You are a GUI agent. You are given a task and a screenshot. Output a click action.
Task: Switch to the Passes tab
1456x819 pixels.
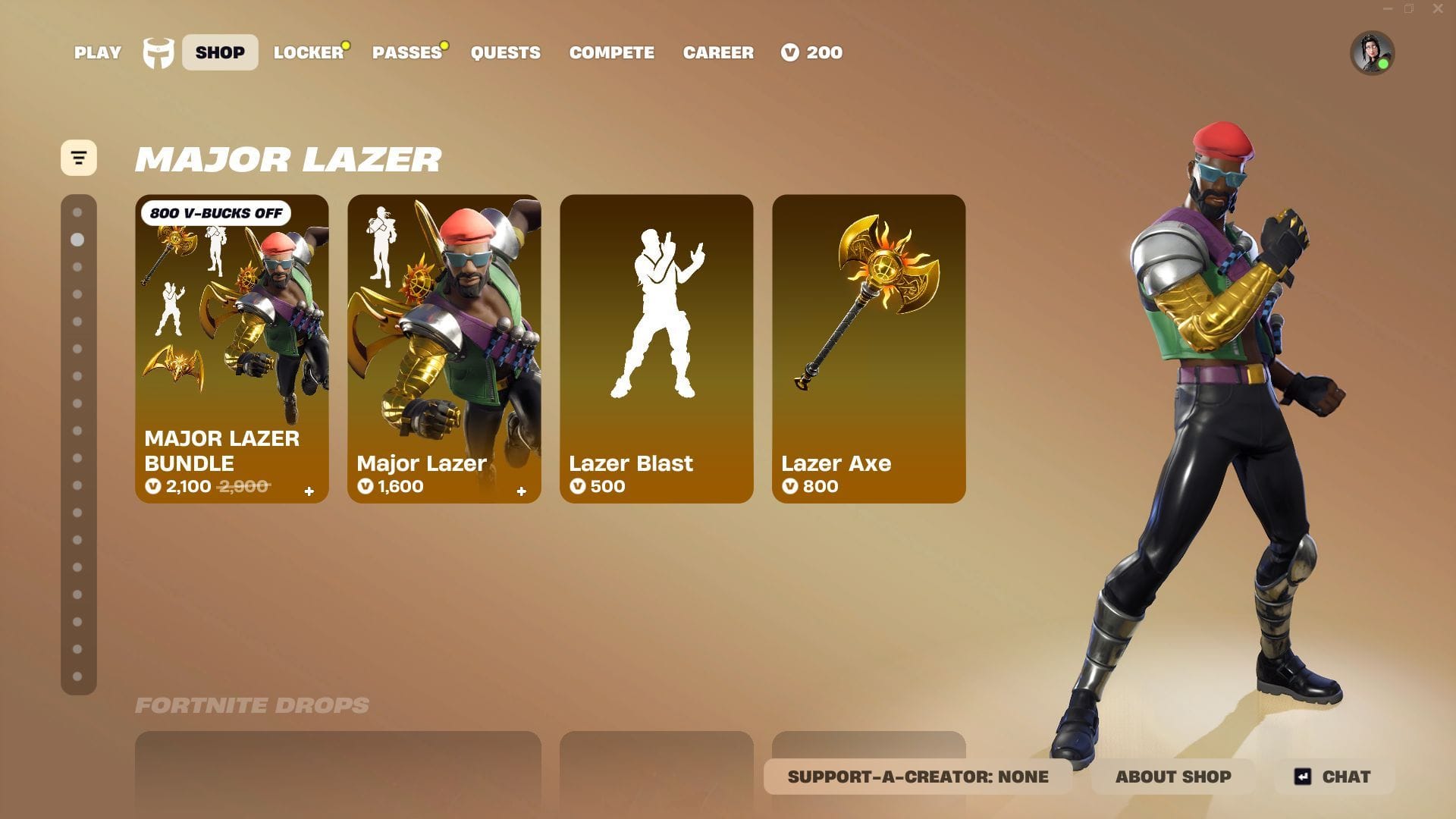pos(406,52)
